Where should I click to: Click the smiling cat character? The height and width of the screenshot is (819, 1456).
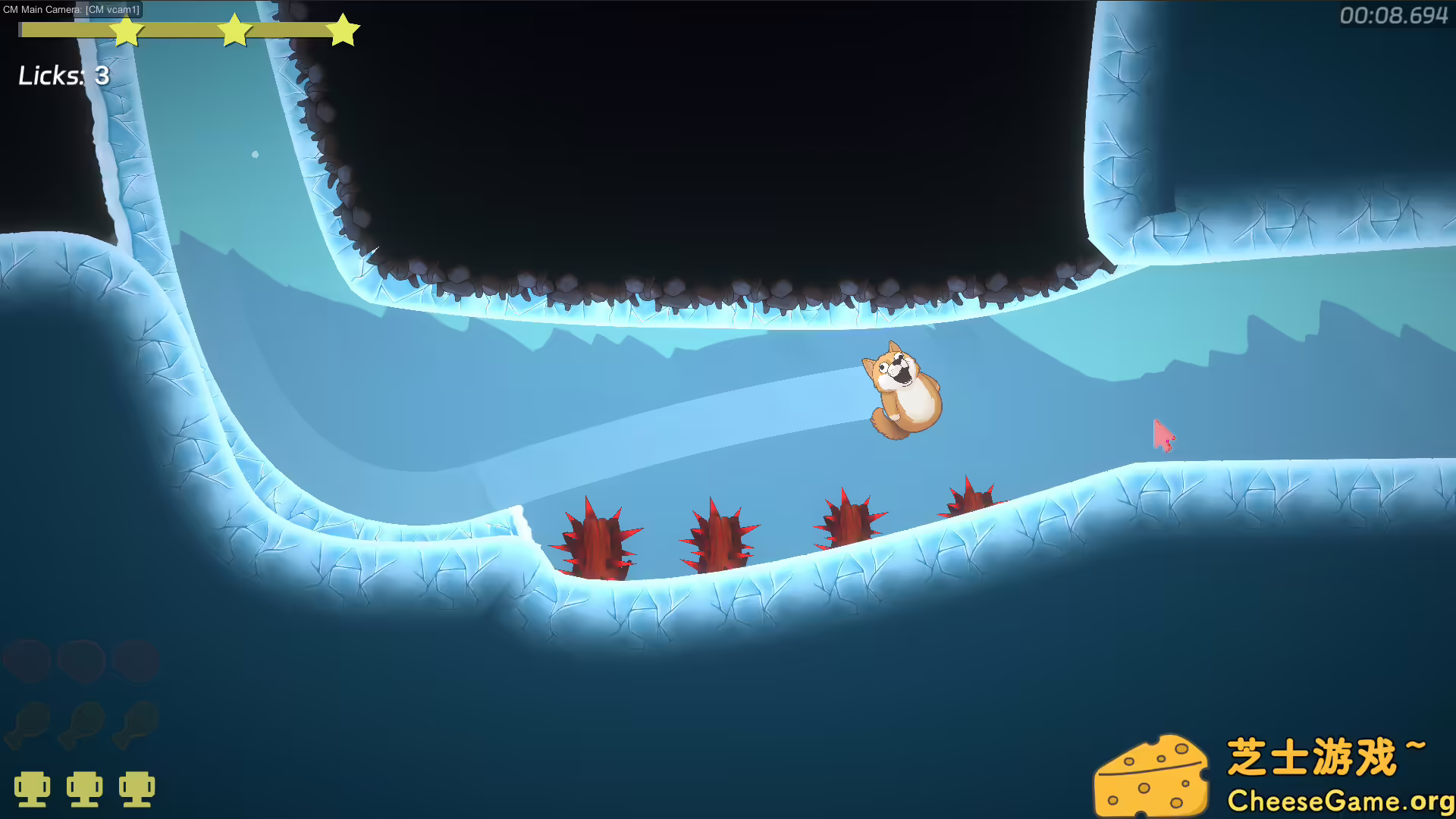pos(902,391)
